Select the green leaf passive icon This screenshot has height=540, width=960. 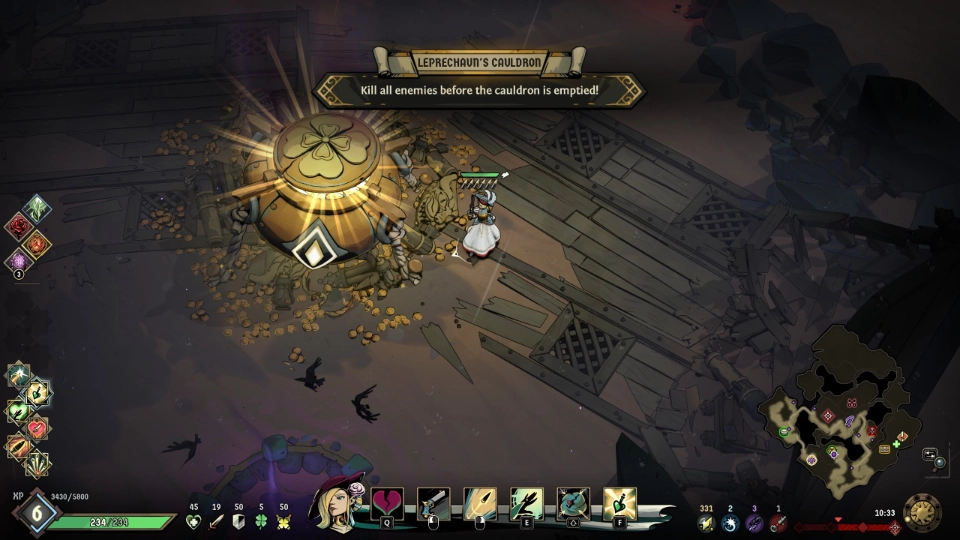coord(37,209)
